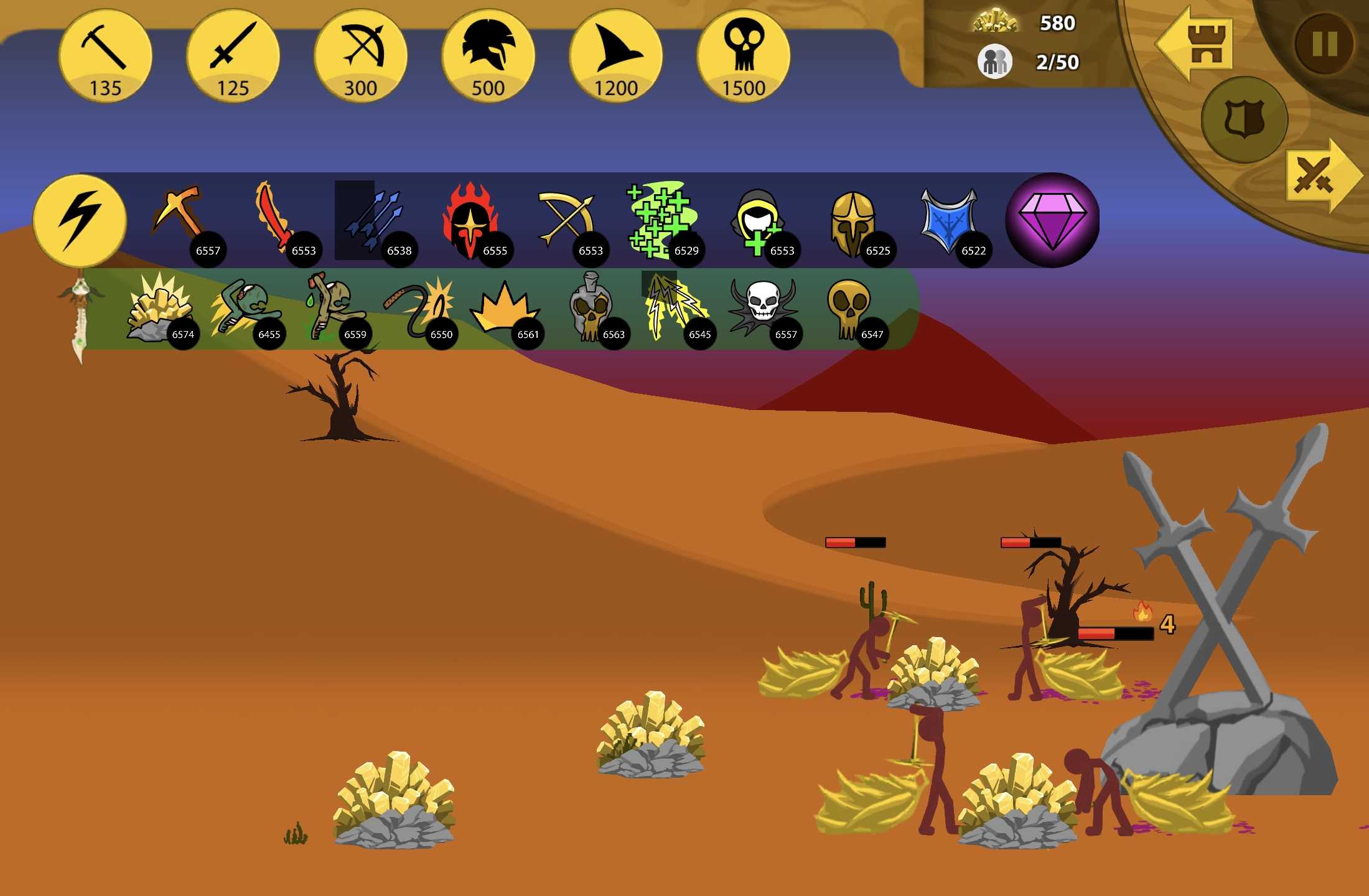Order army to attack with crossed swords arrow
The width and height of the screenshot is (1369, 896).
tap(1318, 176)
